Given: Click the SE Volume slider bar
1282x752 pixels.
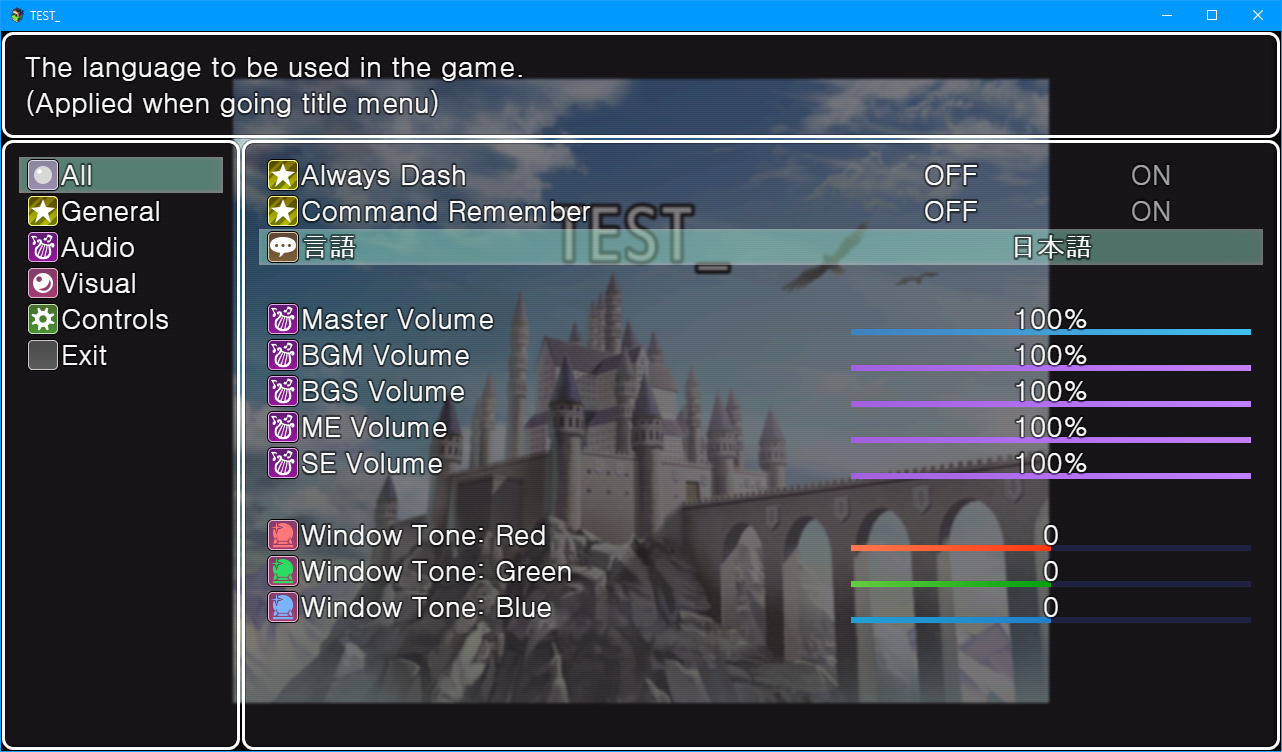Looking at the screenshot, I should point(1050,475).
